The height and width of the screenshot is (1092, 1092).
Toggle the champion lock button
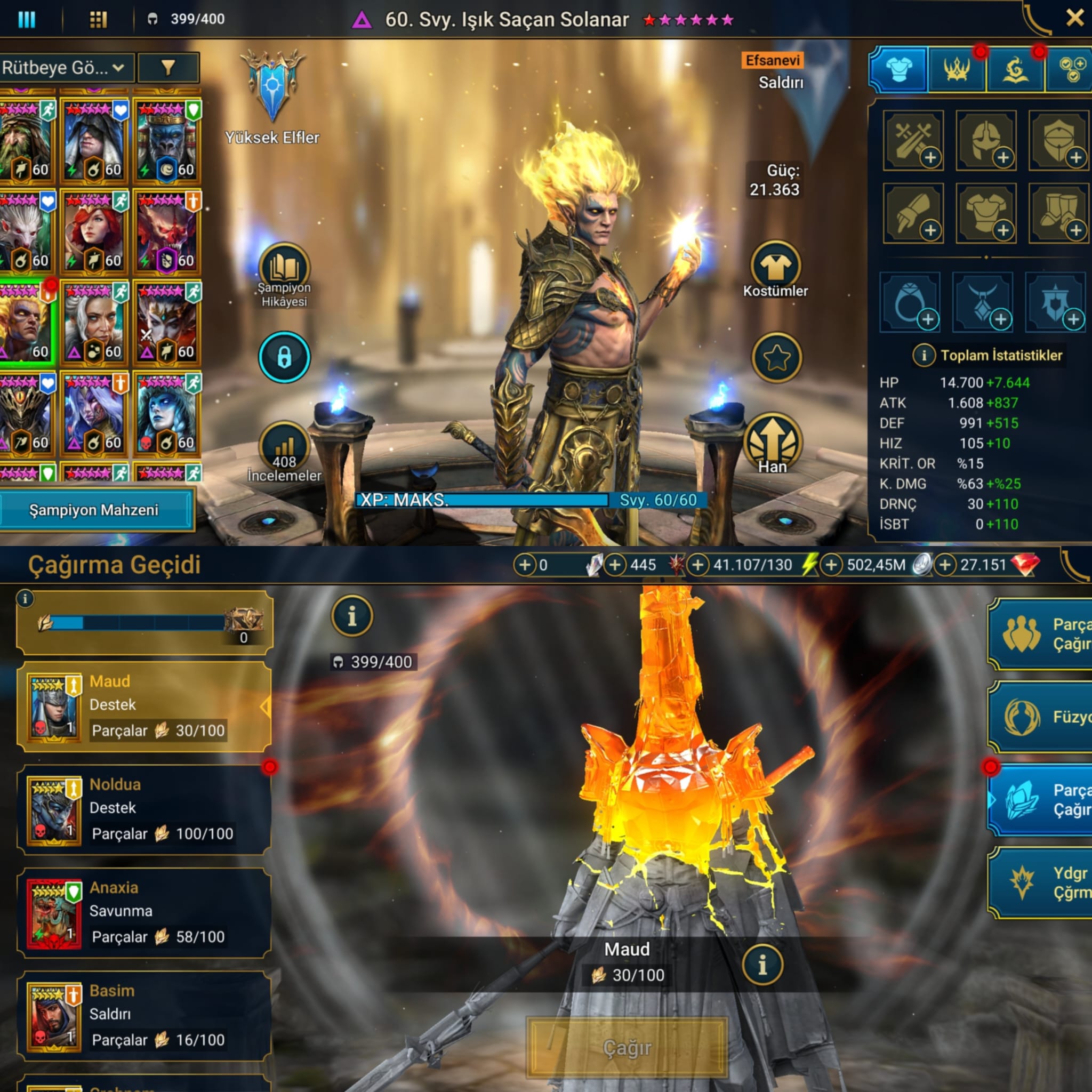[284, 357]
